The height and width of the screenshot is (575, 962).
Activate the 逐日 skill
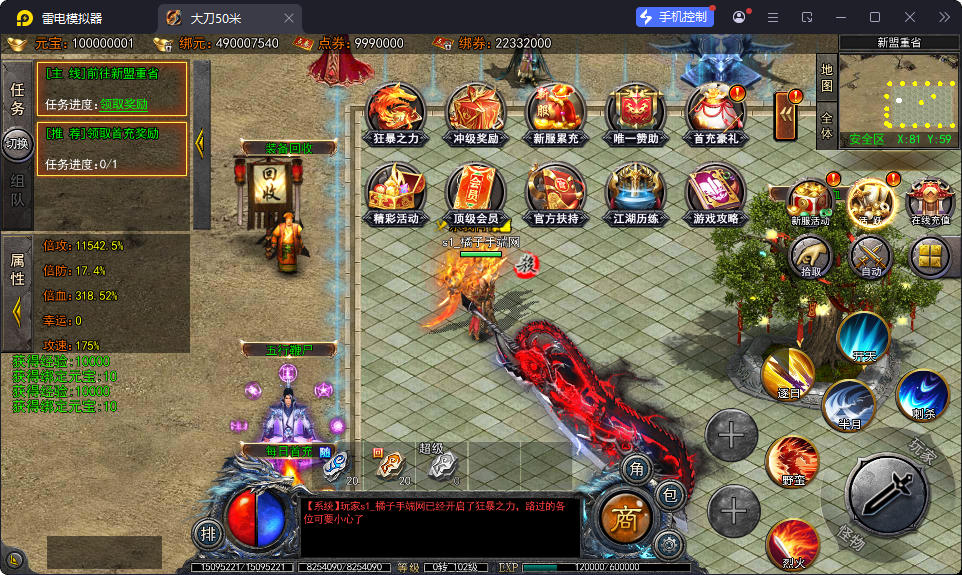pyautogui.click(x=788, y=374)
